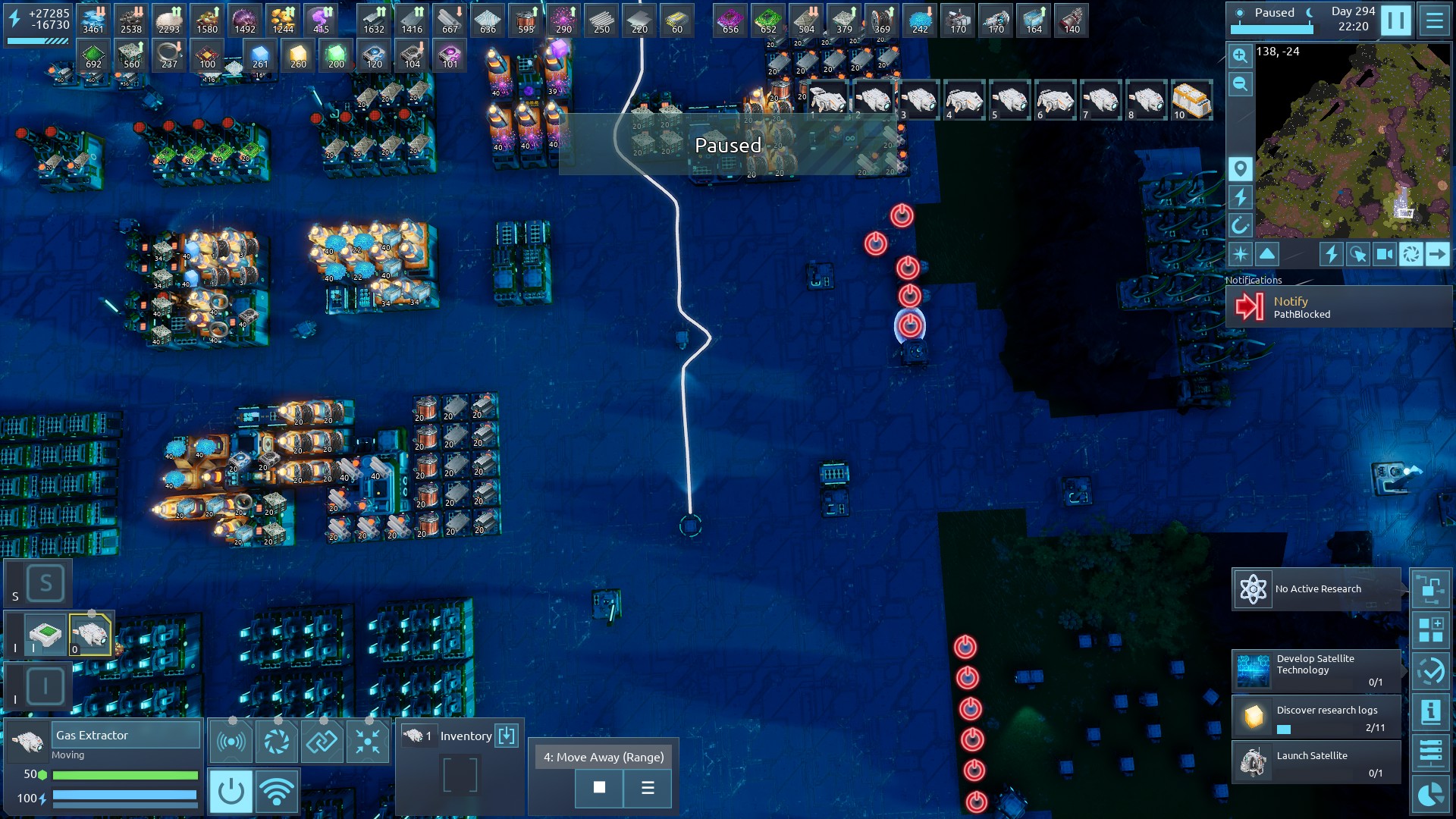This screenshot has width=1456, height=819.
Task: Toggle the map pin marker button
Action: (1240, 168)
